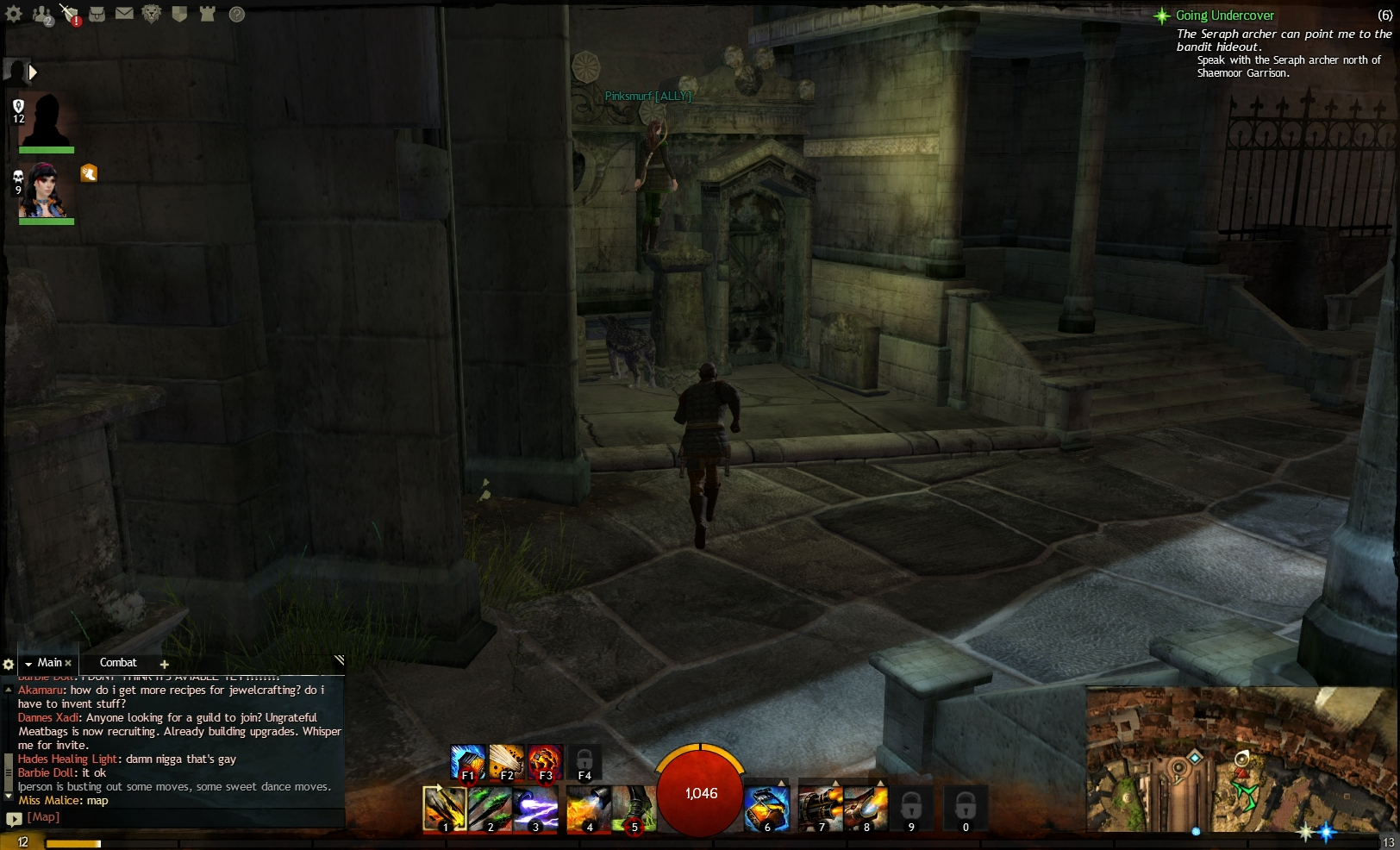Open the chat settings gear dropdown
1400x850 pixels.
click(x=9, y=664)
